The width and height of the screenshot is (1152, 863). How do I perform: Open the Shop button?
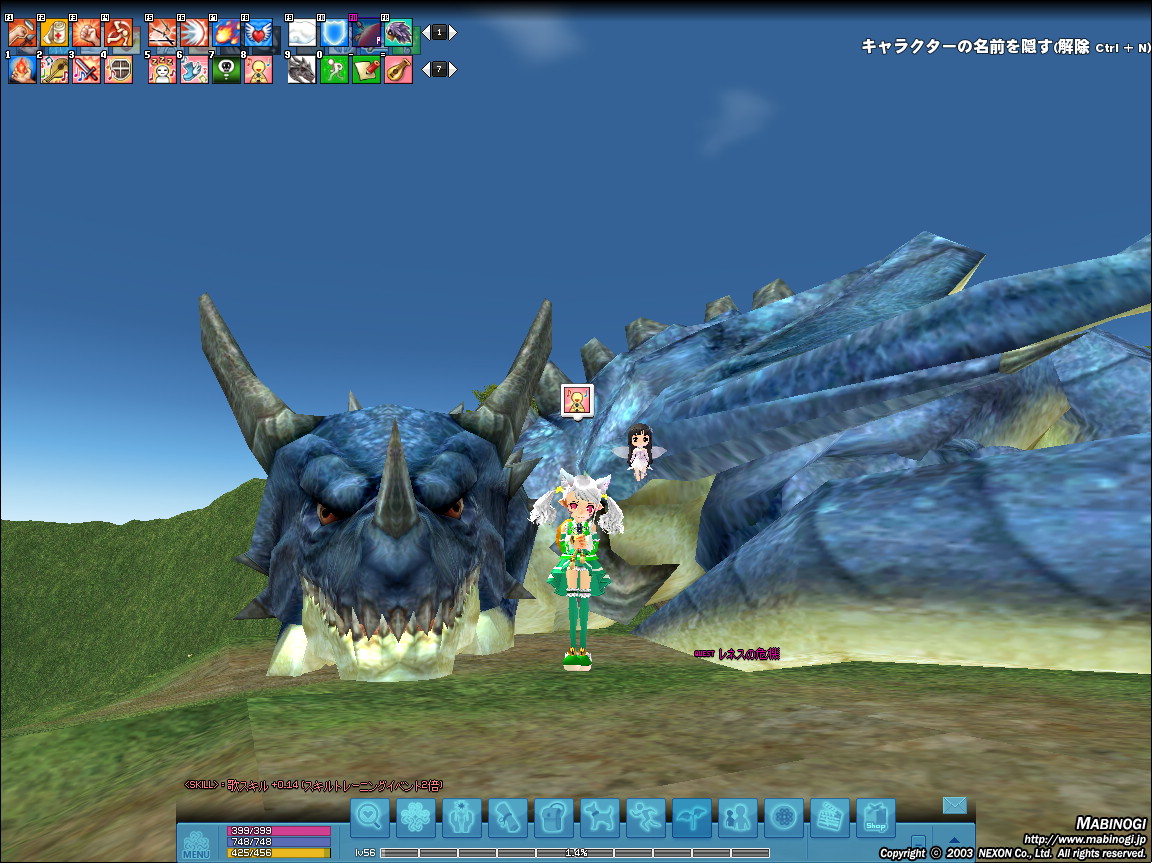(x=876, y=818)
